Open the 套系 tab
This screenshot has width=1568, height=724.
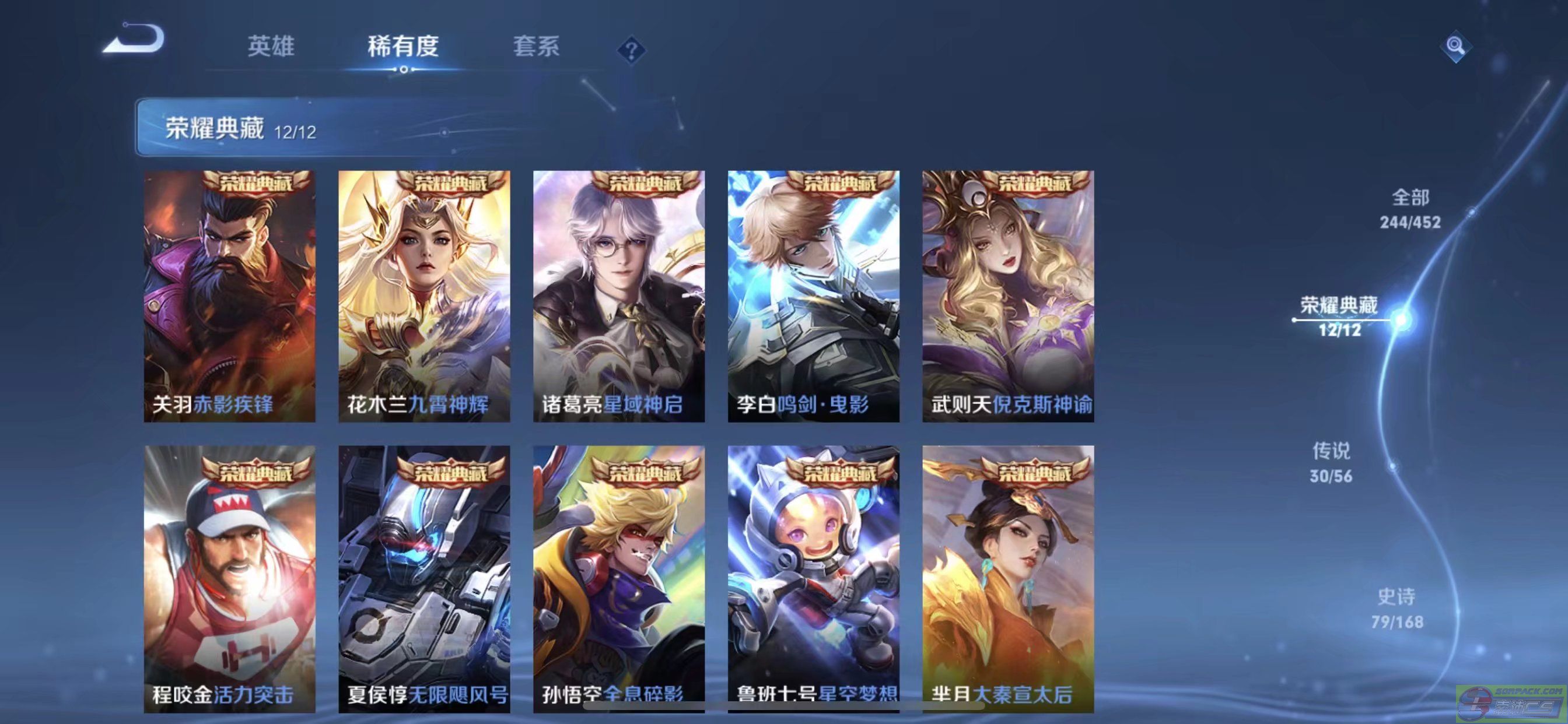[535, 46]
